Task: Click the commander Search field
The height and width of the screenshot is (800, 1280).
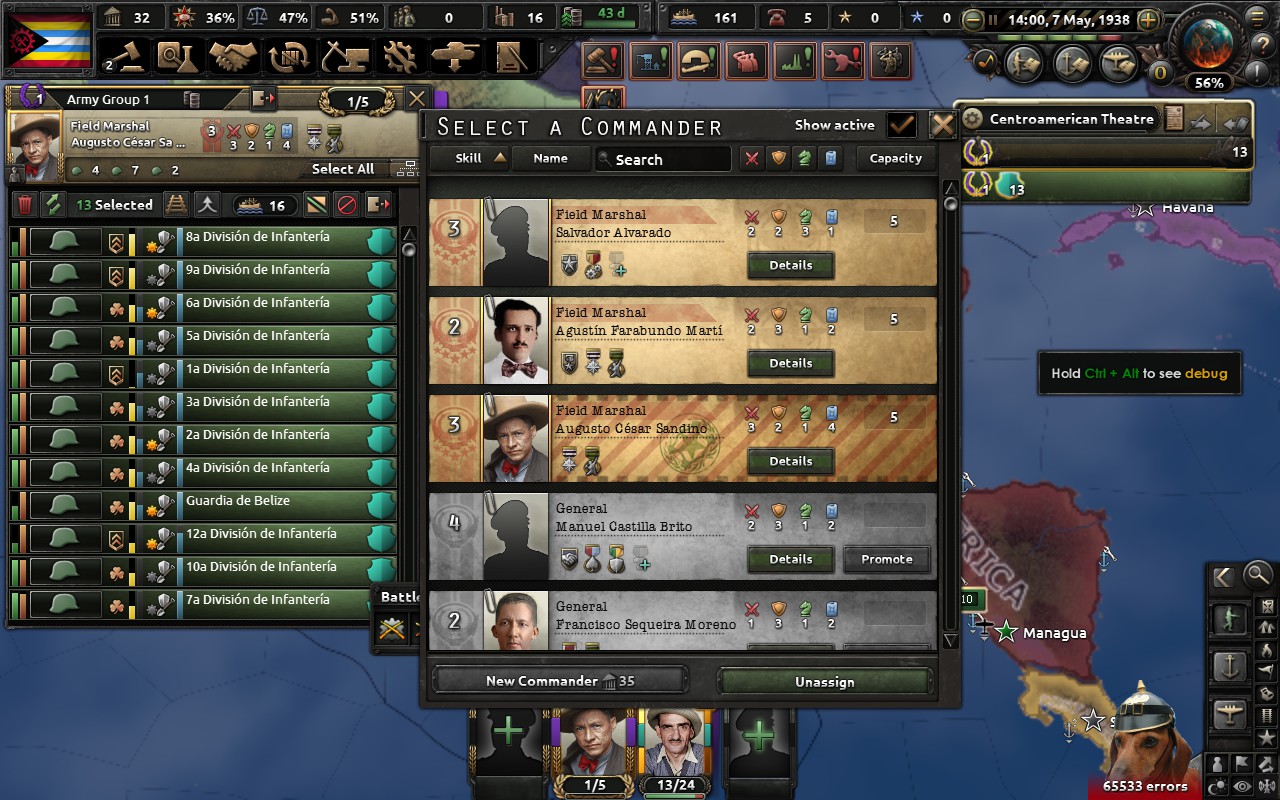Action: (663, 159)
